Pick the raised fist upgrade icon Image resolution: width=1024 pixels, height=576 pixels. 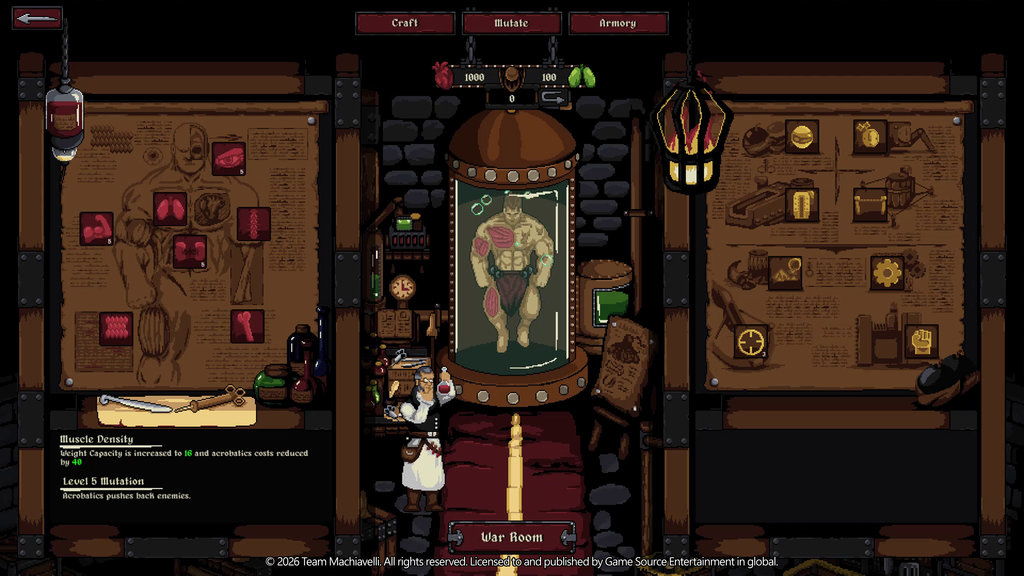920,340
